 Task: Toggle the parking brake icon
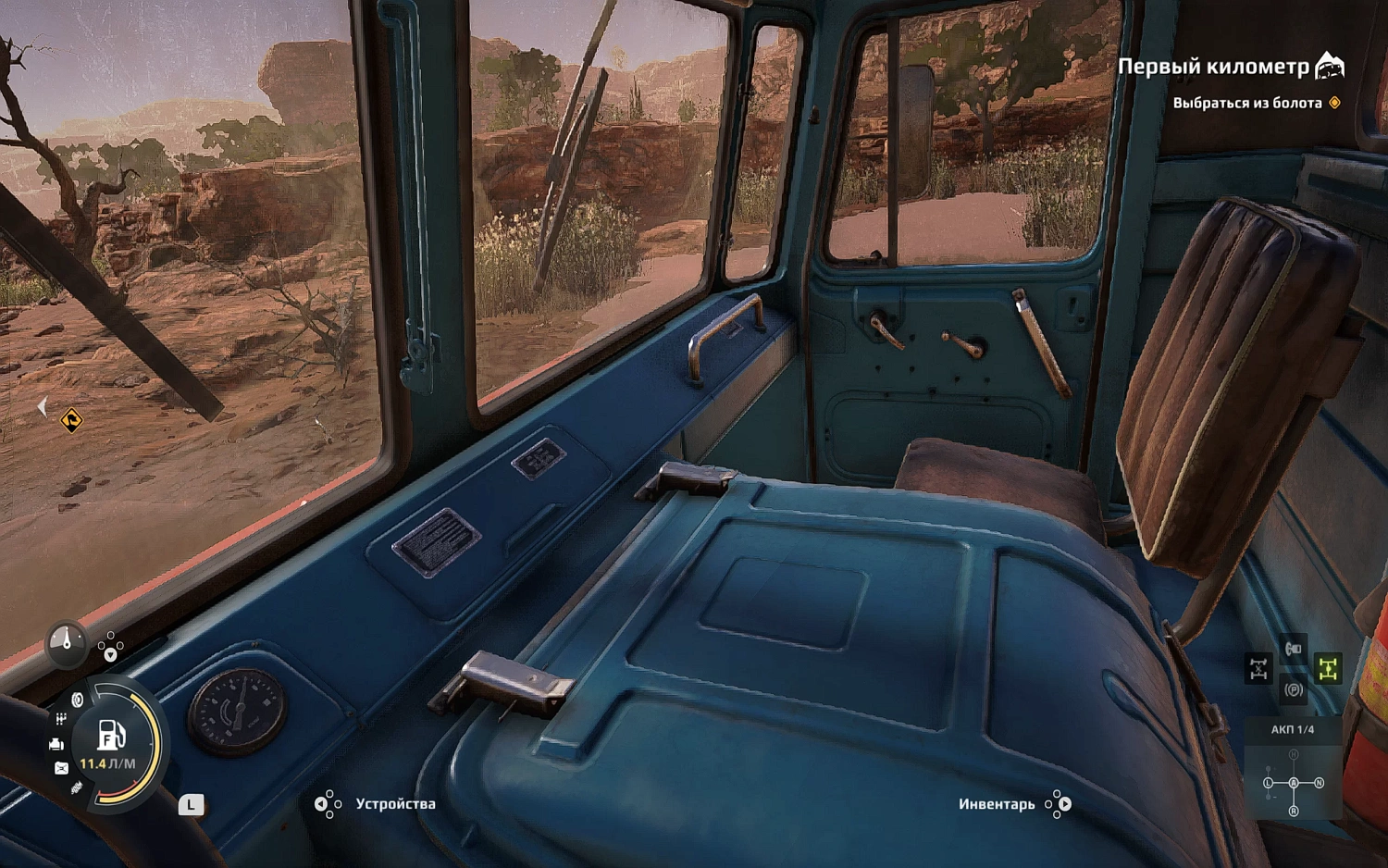tap(1294, 689)
